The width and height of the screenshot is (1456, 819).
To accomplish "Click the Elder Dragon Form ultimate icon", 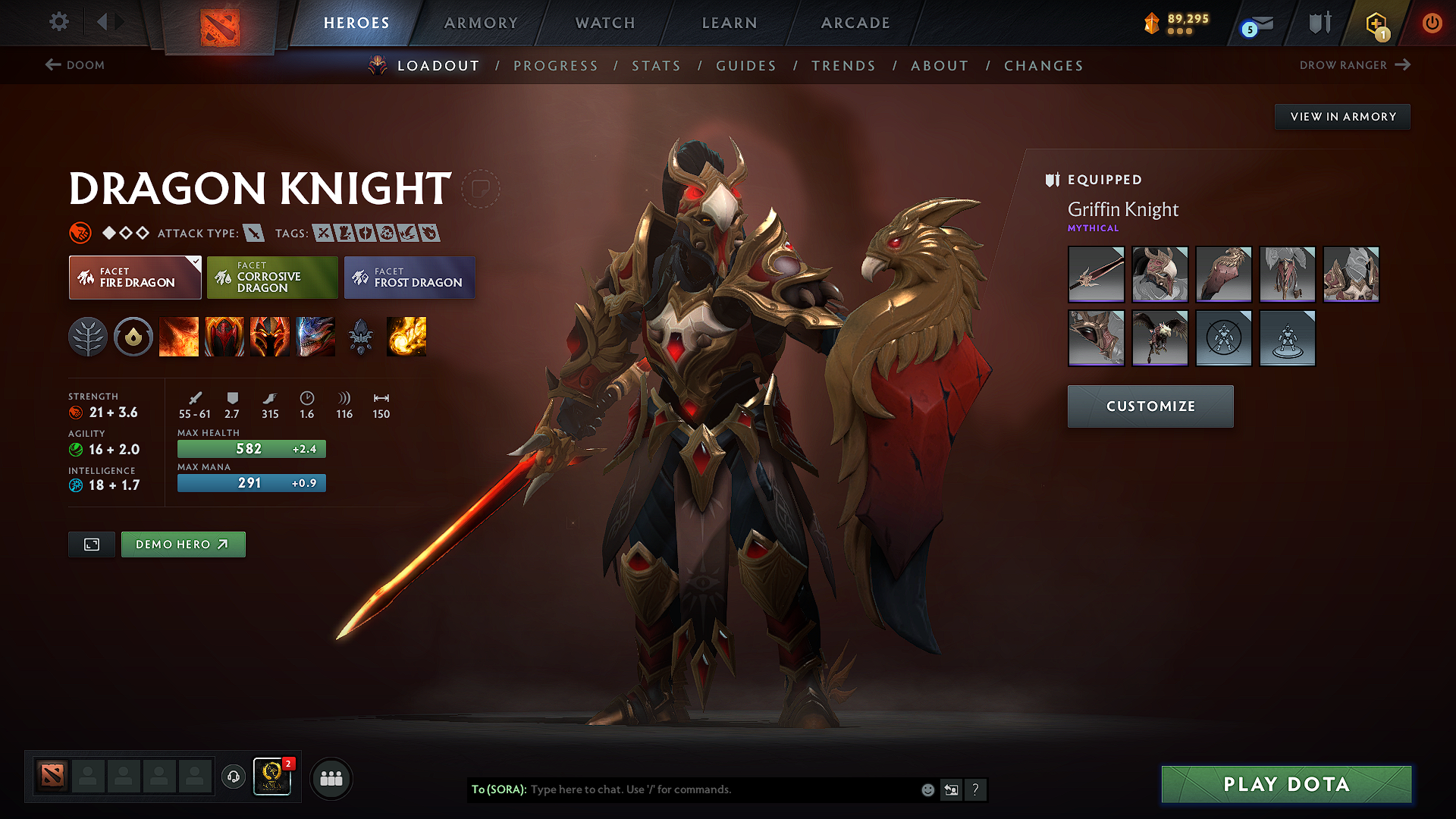I will coord(315,337).
